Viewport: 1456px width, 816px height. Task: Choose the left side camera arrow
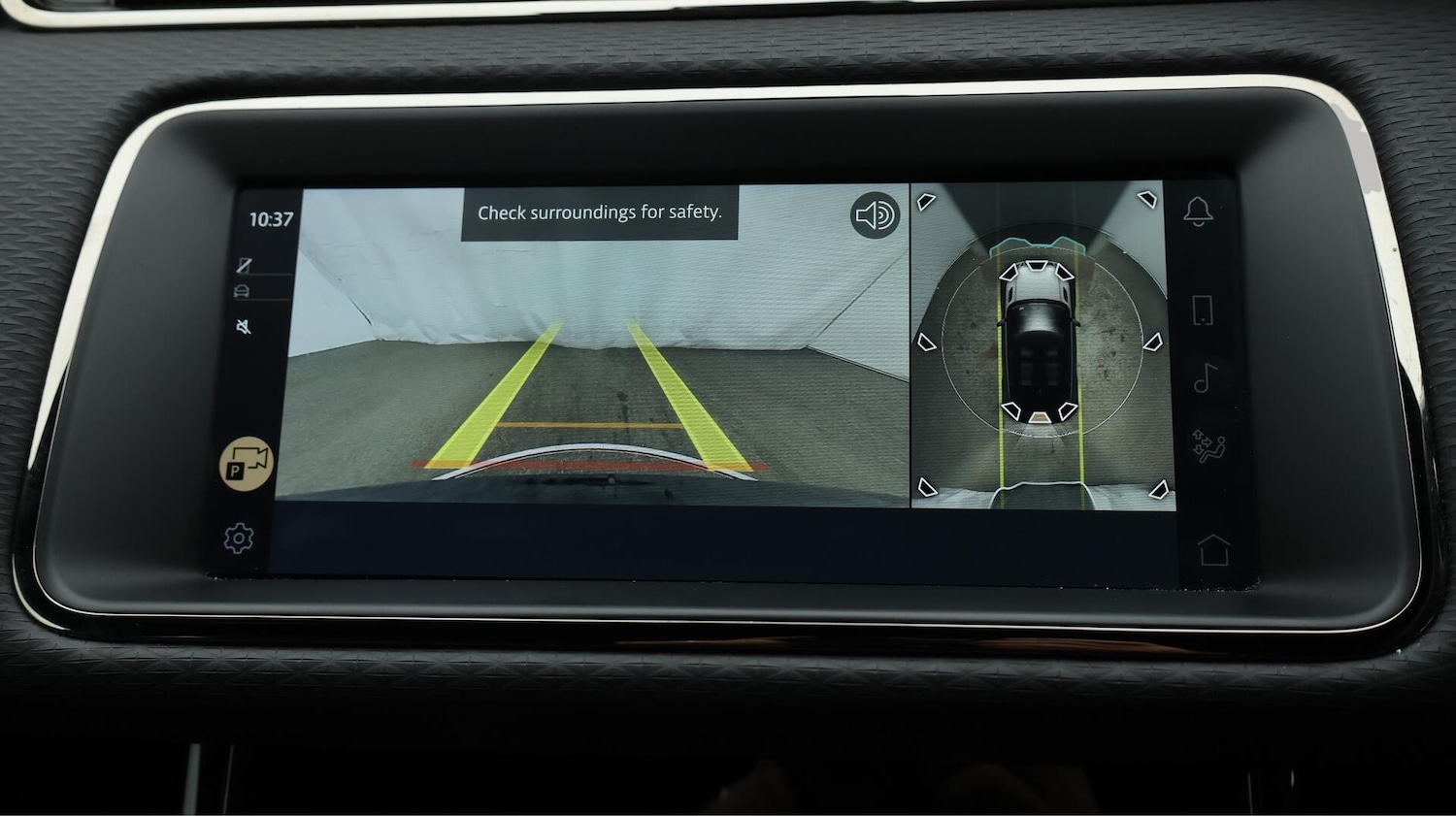(x=926, y=343)
